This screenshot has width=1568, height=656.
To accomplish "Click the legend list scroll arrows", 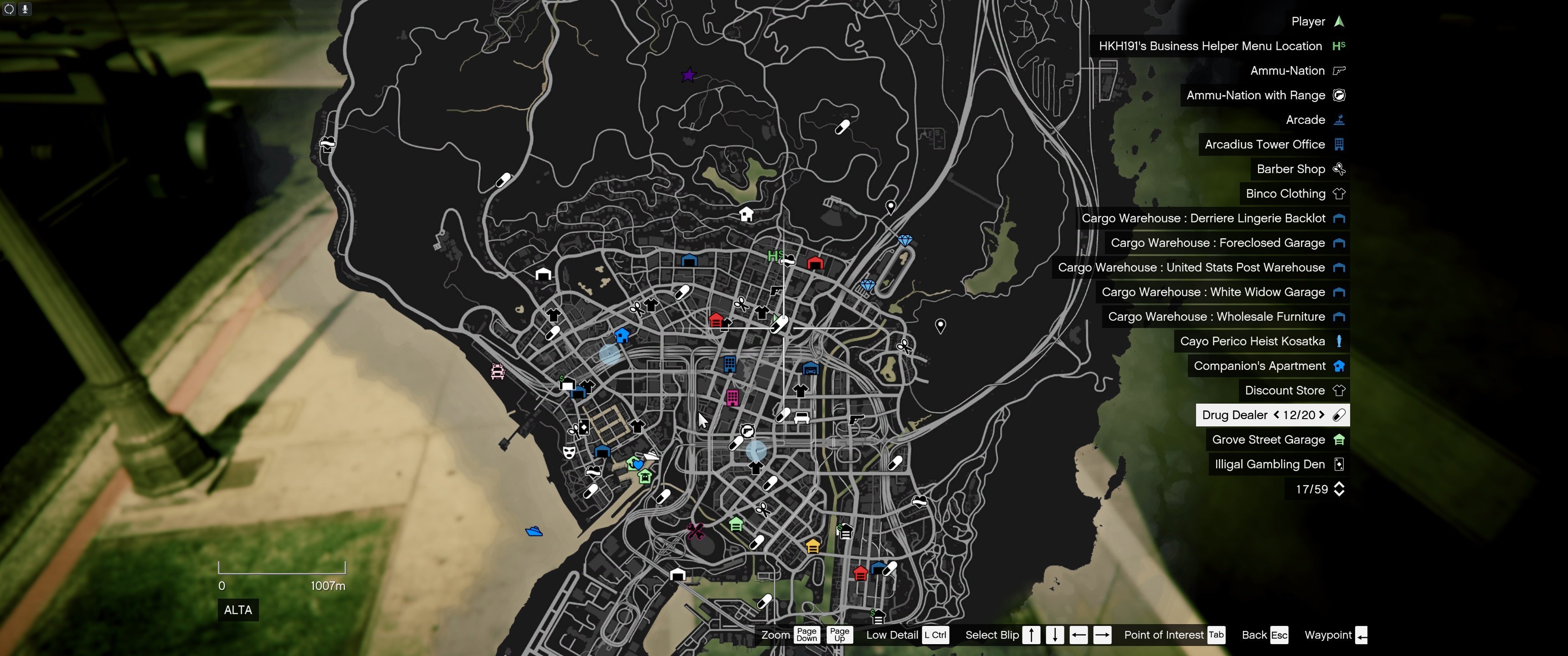I will [x=1339, y=489].
